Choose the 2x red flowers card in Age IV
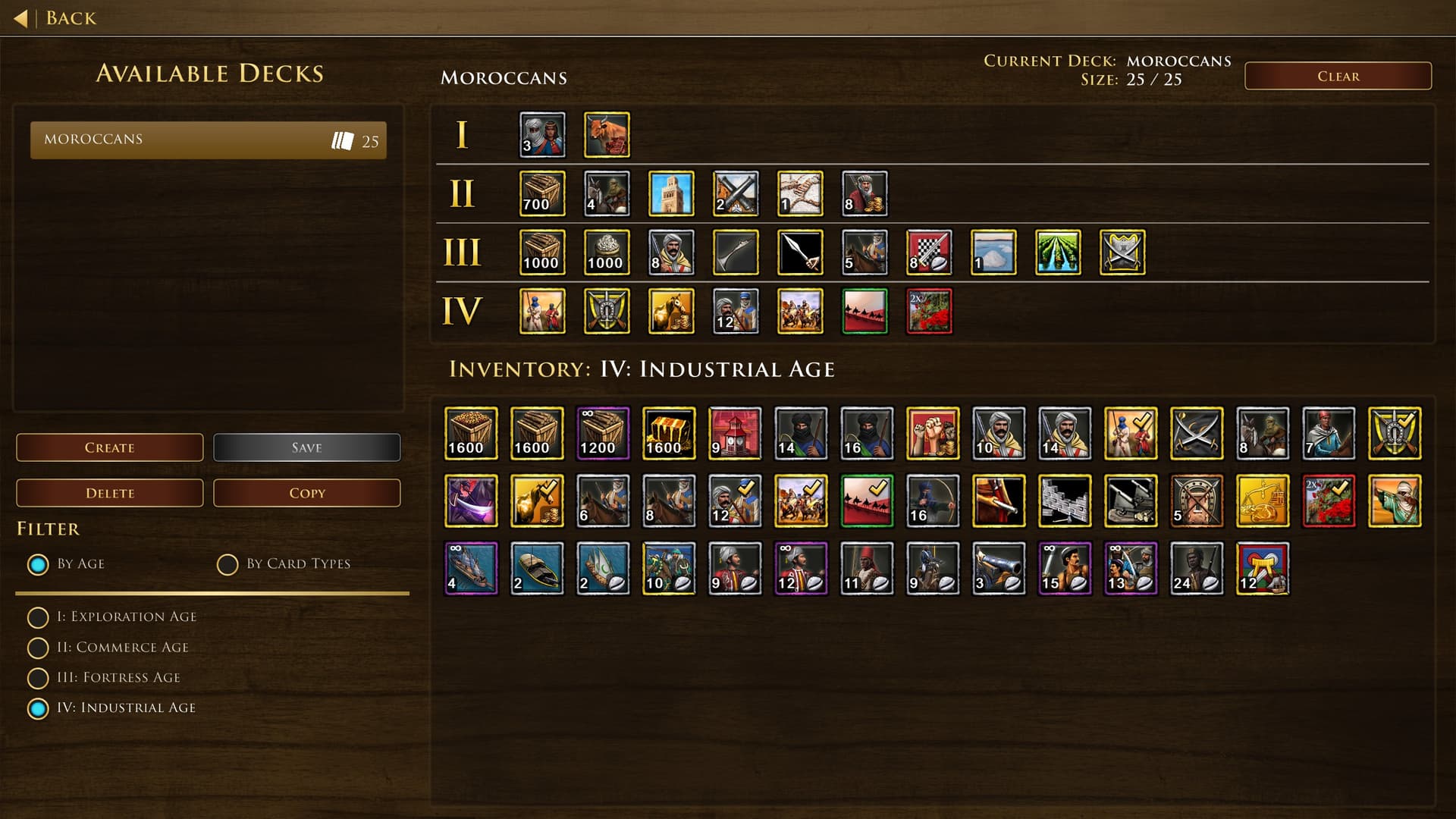This screenshot has width=1456, height=819. tap(929, 311)
